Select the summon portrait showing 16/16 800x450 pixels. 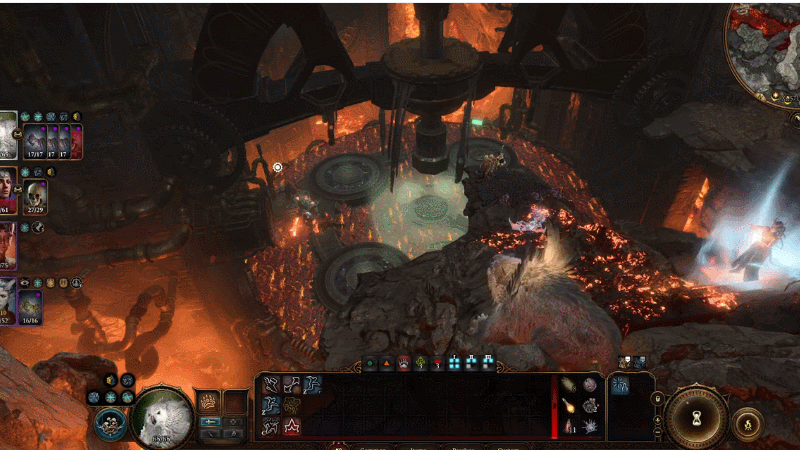pyautogui.click(x=30, y=305)
